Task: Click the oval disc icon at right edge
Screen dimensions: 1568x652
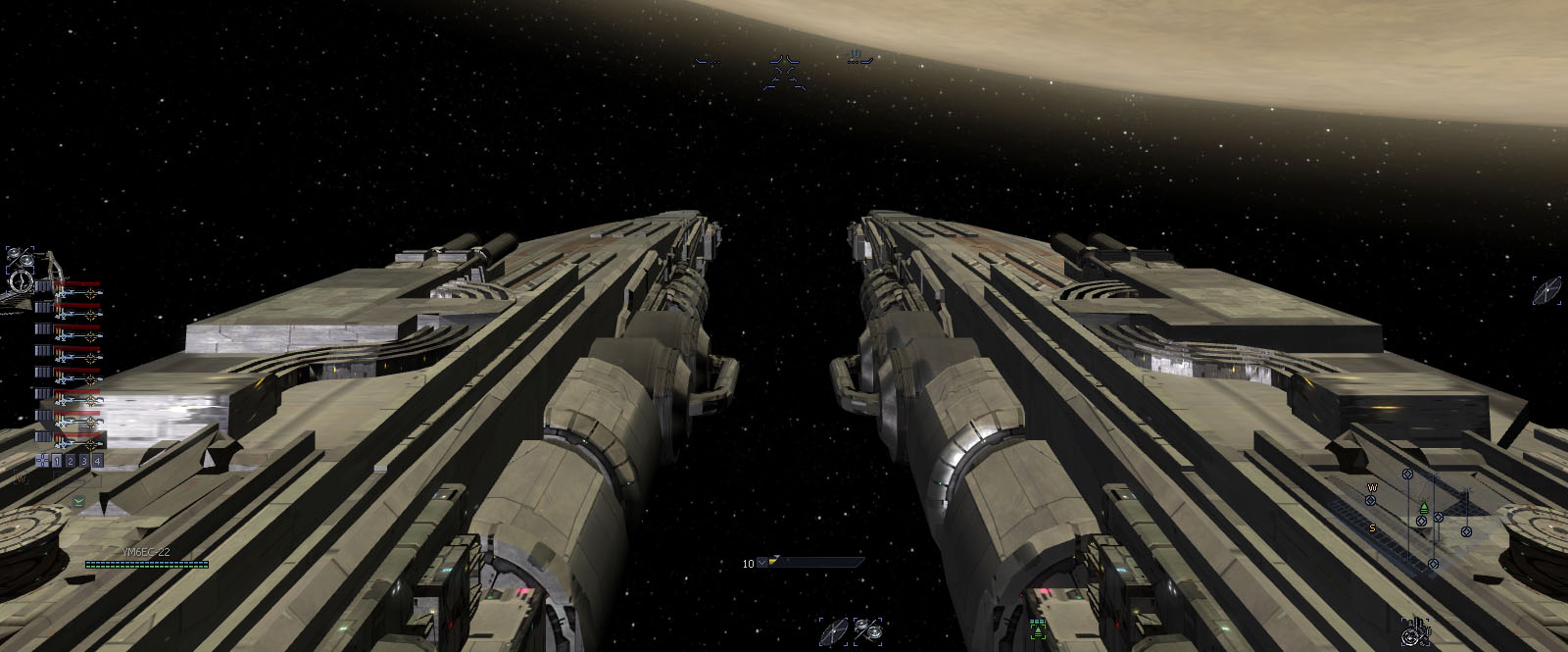Action: click(x=1546, y=290)
